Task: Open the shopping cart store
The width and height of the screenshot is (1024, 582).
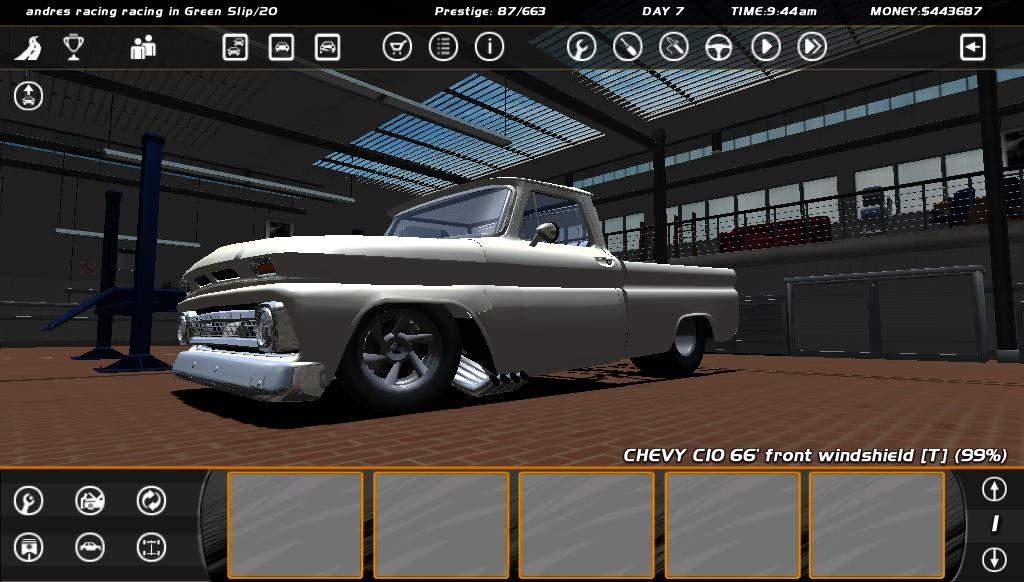Action: pos(397,47)
